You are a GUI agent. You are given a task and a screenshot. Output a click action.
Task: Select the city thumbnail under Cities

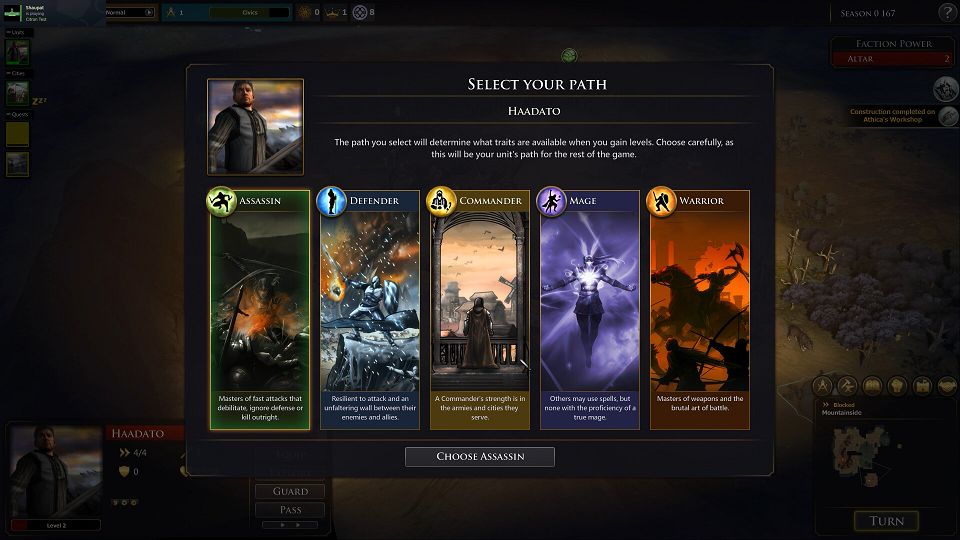18,93
